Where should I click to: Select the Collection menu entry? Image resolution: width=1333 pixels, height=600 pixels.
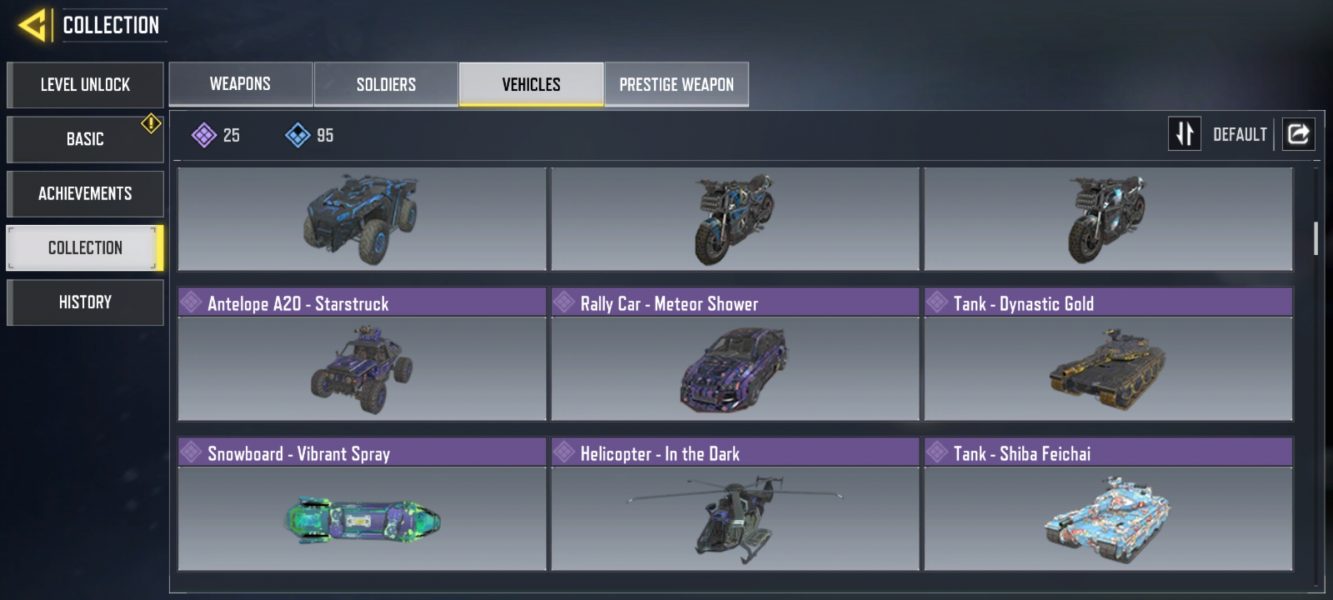click(85, 248)
